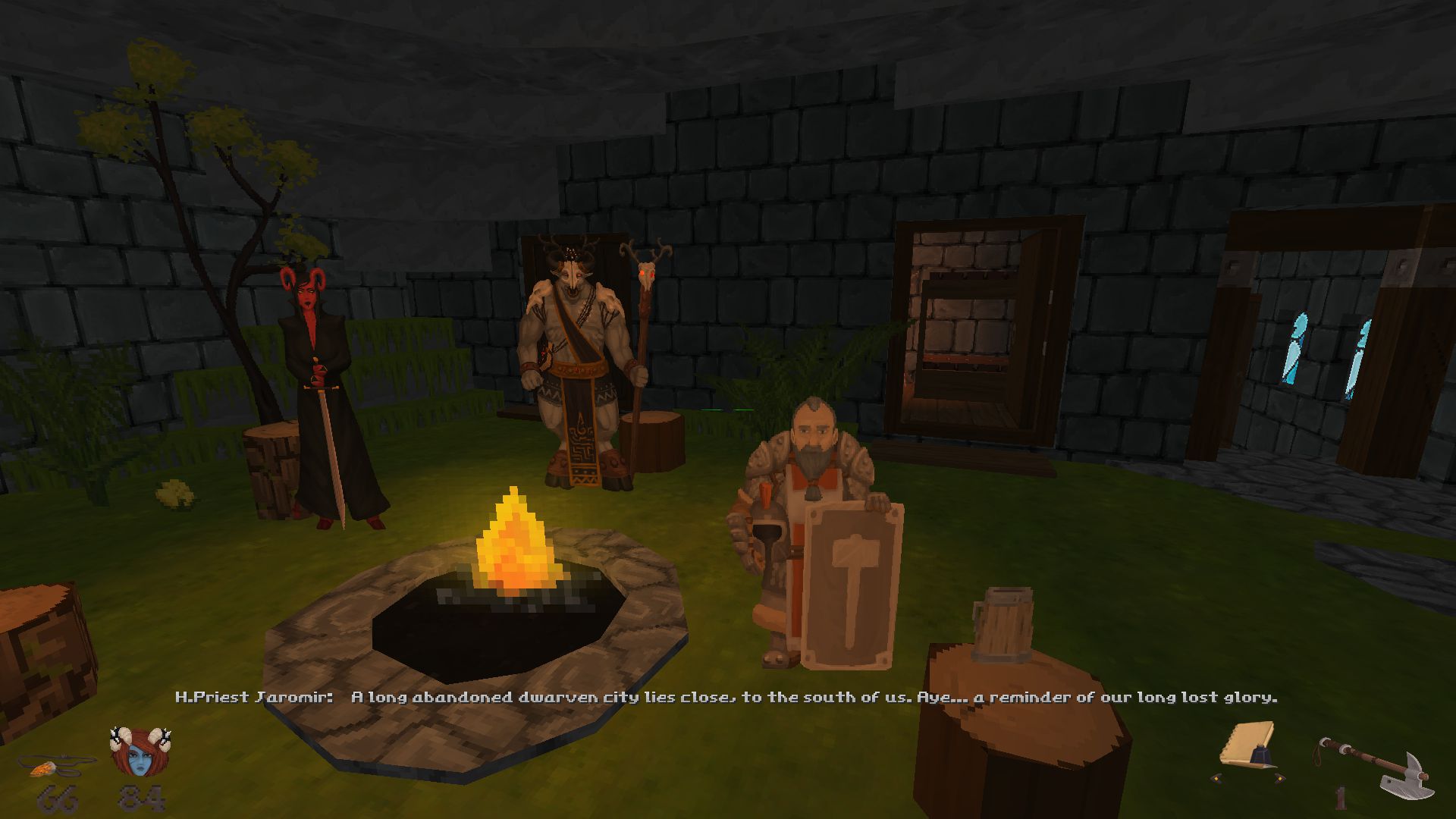Open the journal book with inkwell icon
Image resolution: width=1456 pixels, height=819 pixels.
[1248, 746]
